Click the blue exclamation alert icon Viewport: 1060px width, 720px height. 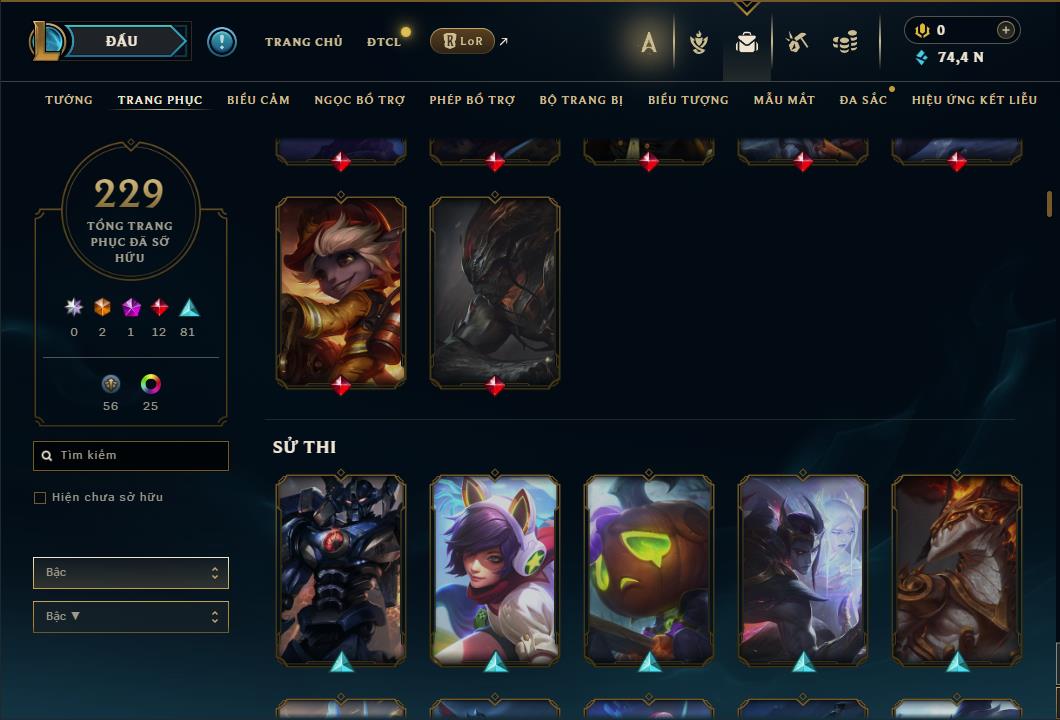[x=222, y=41]
